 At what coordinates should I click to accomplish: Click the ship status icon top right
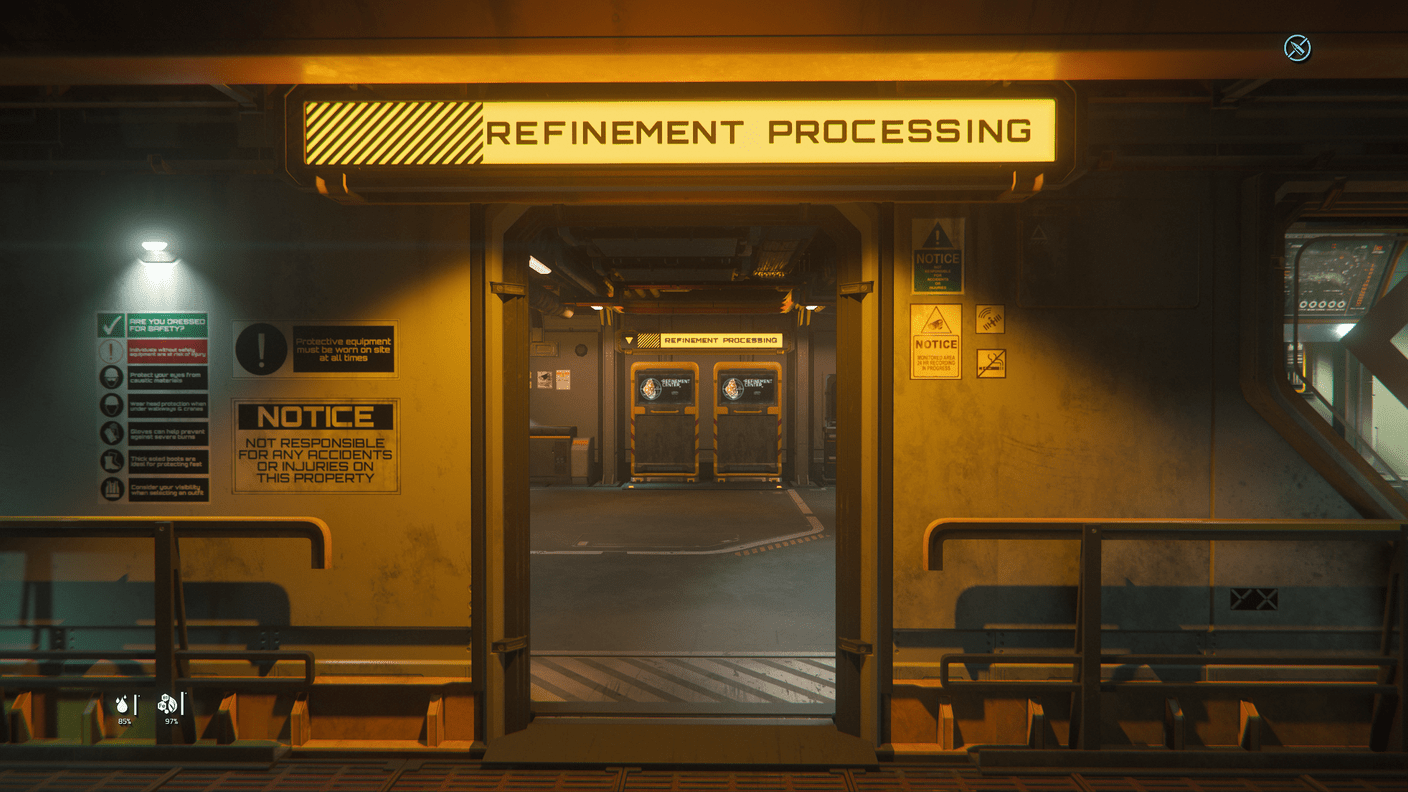click(x=1297, y=47)
